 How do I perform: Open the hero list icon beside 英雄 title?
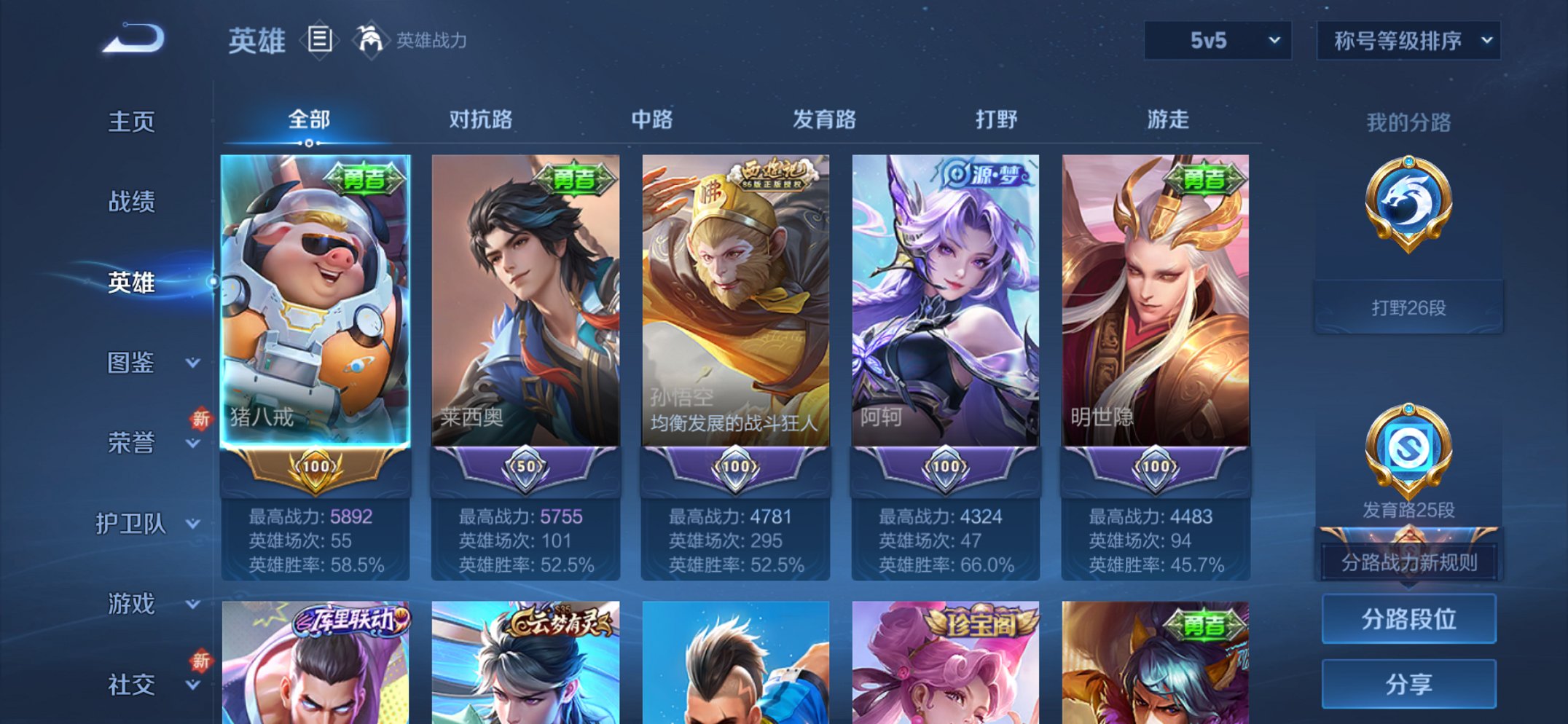pyautogui.click(x=321, y=42)
